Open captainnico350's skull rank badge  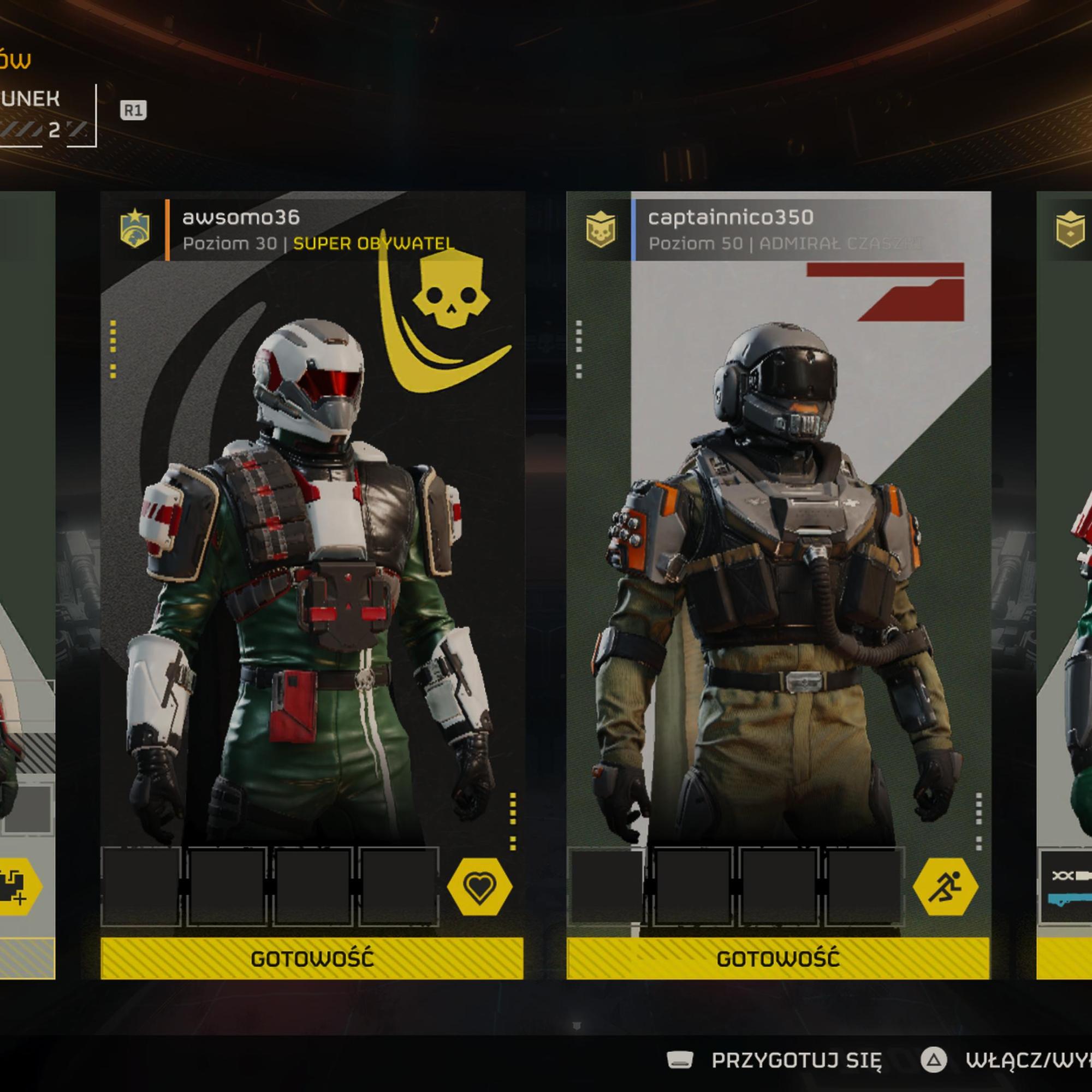pyautogui.click(x=600, y=230)
